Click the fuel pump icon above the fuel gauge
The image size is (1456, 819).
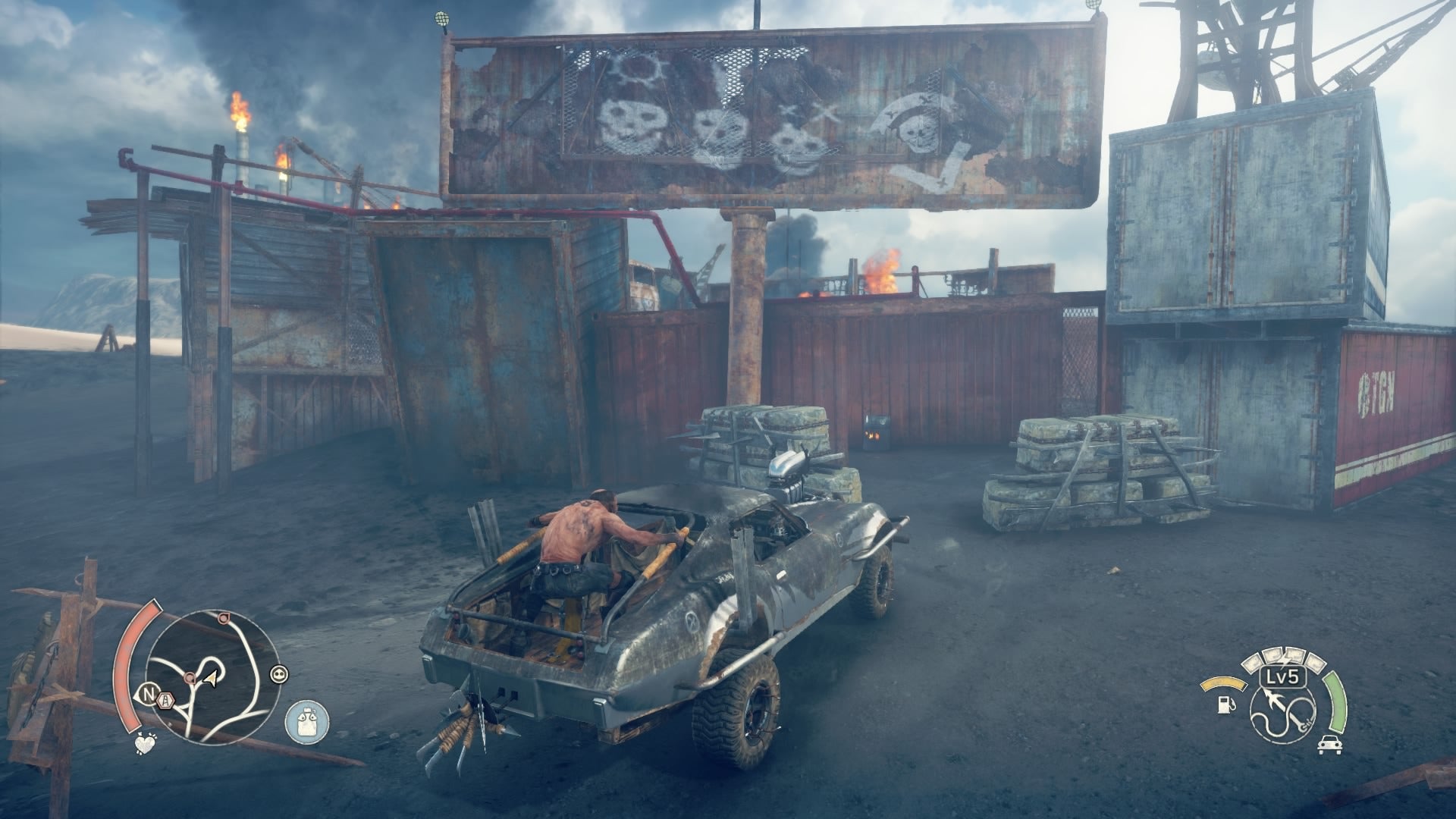tap(1225, 705)
